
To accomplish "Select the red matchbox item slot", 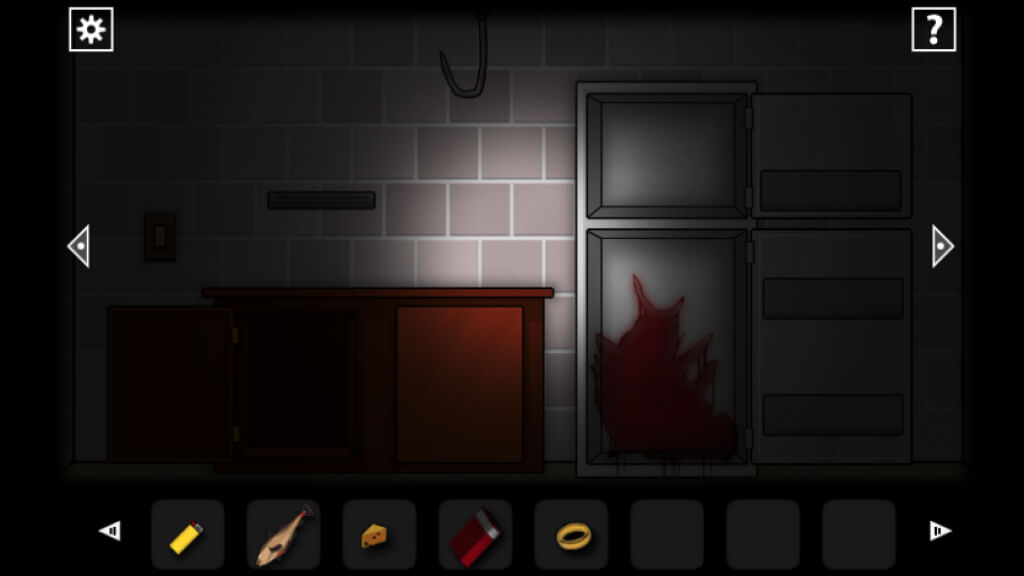I will (x=475, y=535).
